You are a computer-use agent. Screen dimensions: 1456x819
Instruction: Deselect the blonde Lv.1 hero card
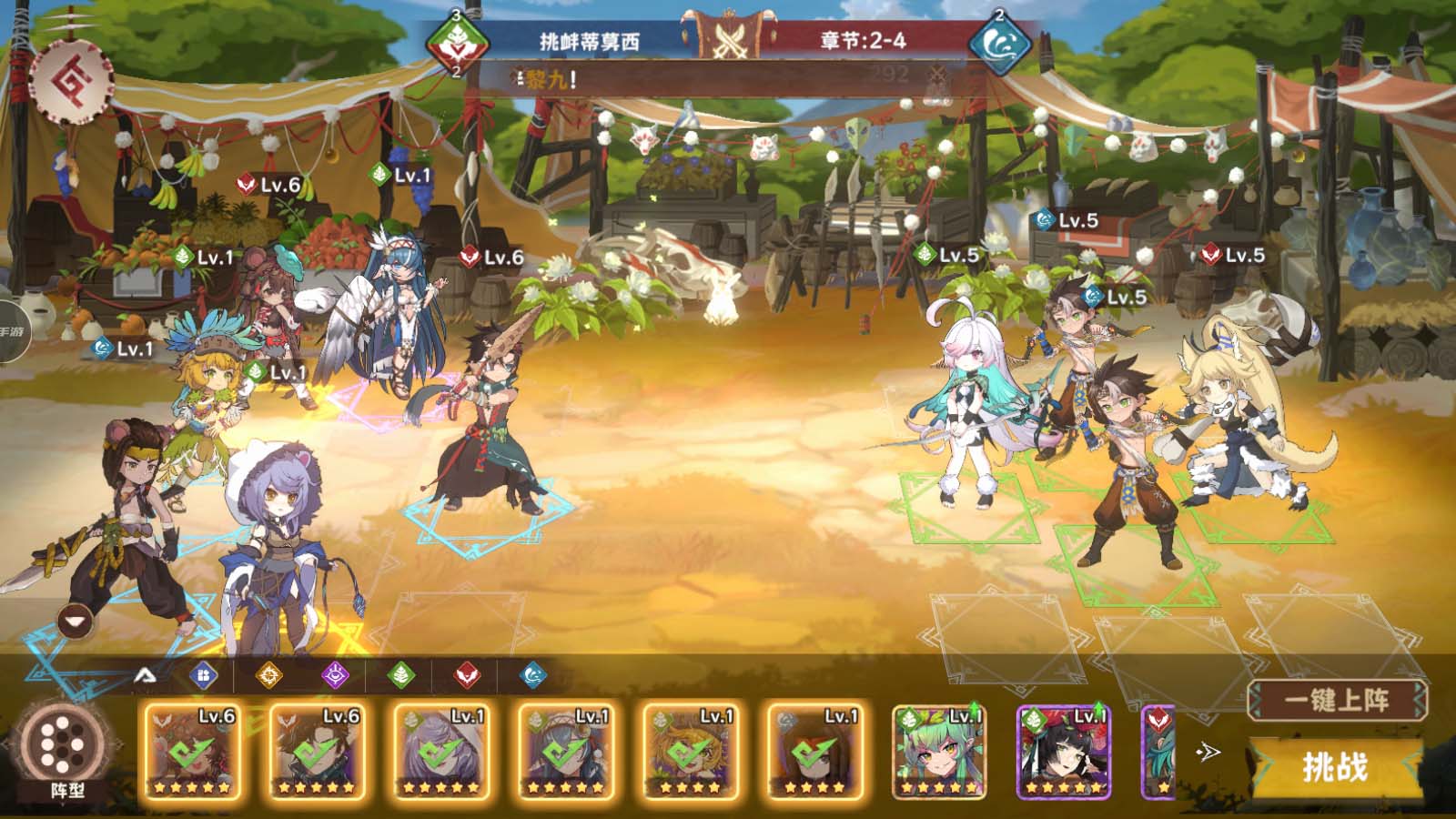[x=690, y=752]
